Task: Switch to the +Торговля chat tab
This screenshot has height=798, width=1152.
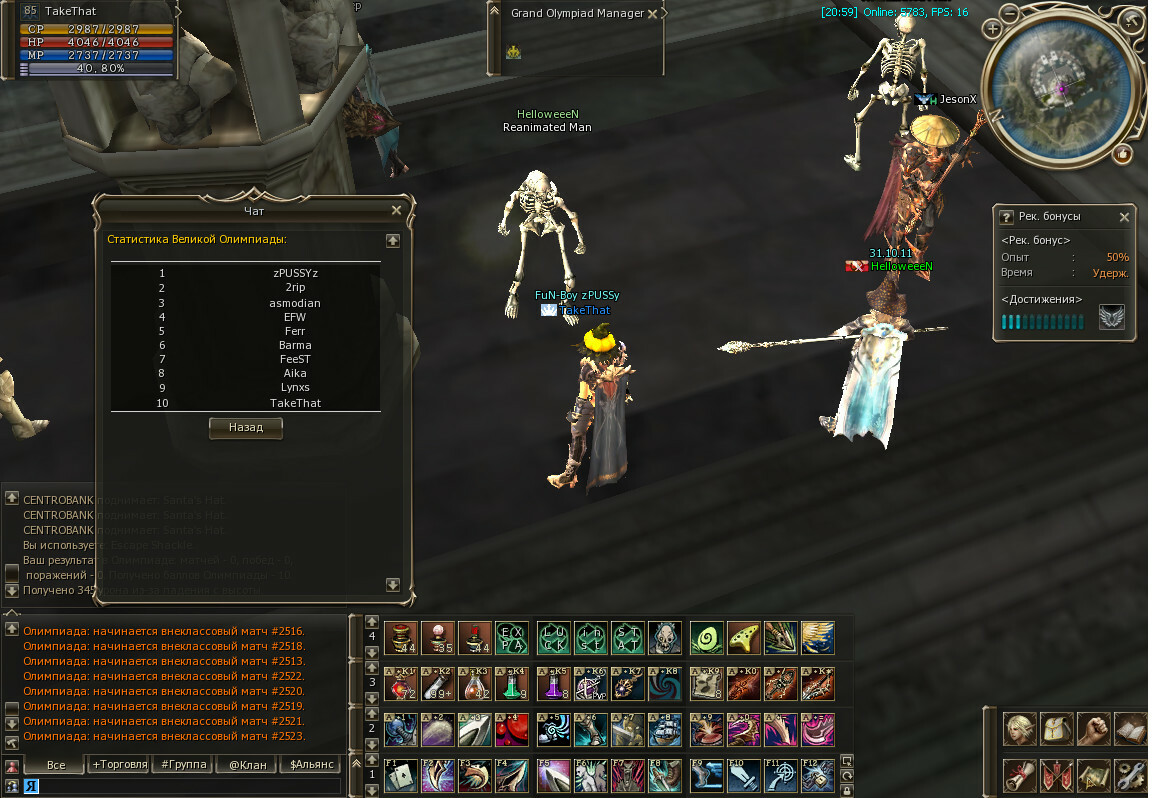Action: pos(117,764)
